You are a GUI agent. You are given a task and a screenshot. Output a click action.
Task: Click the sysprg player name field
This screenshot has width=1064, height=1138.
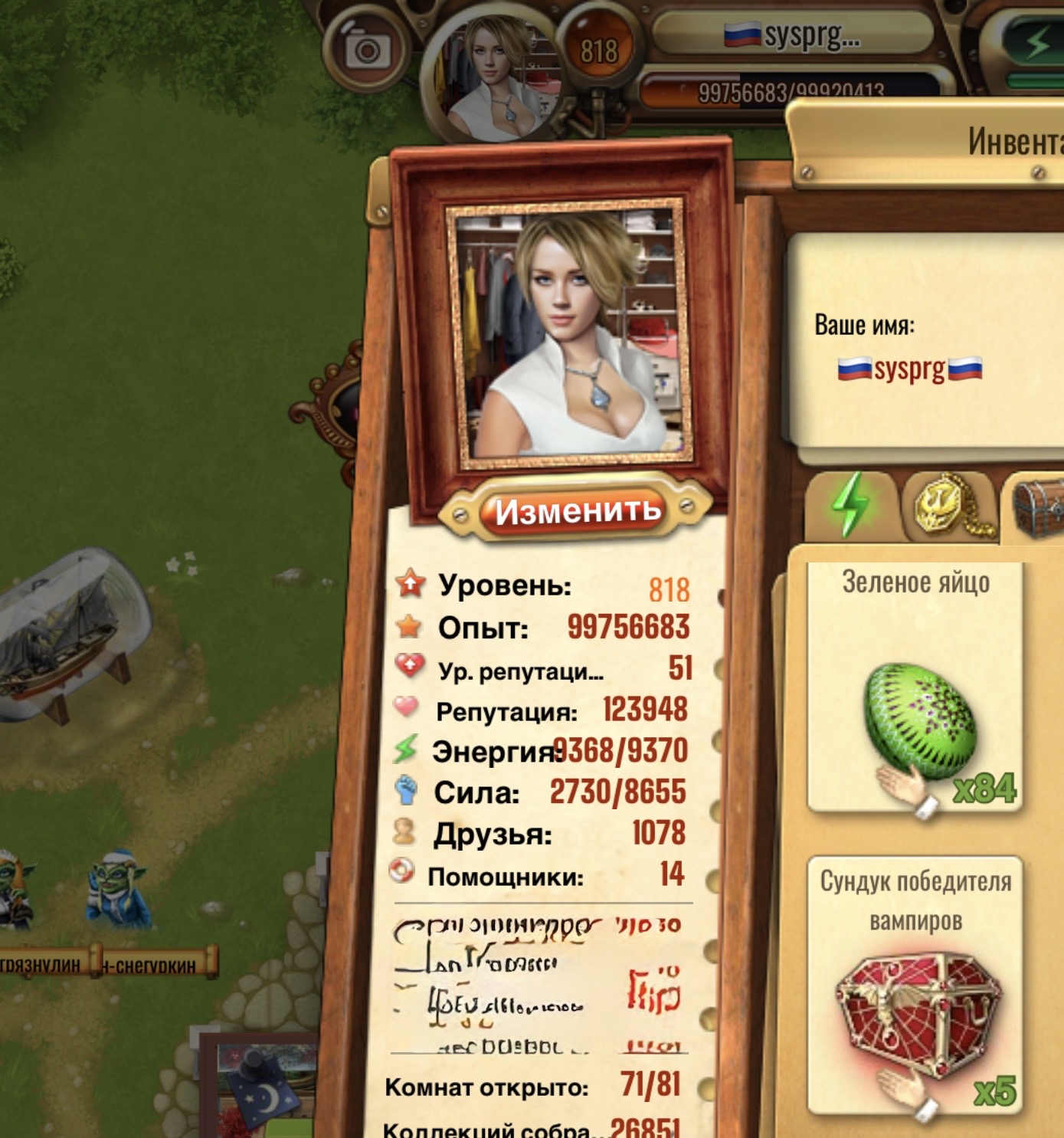click(909, 369)
